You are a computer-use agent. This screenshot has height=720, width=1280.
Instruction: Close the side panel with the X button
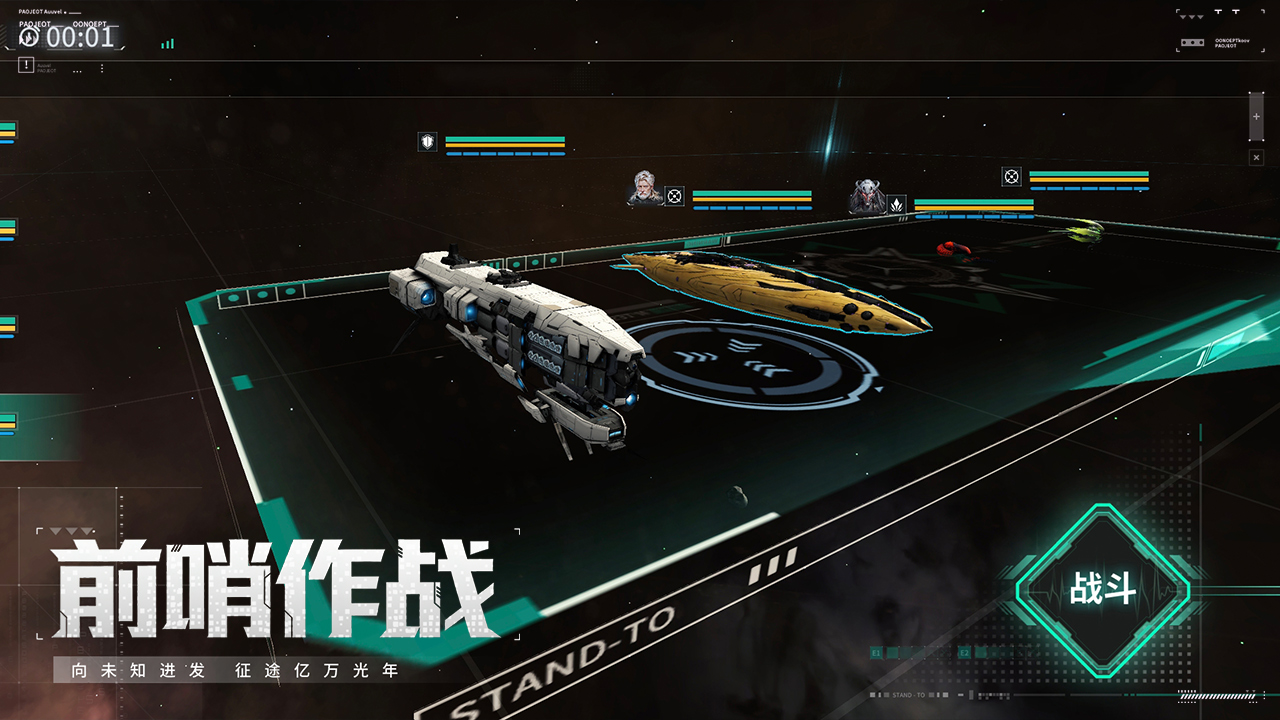(x=1256, y=158)
